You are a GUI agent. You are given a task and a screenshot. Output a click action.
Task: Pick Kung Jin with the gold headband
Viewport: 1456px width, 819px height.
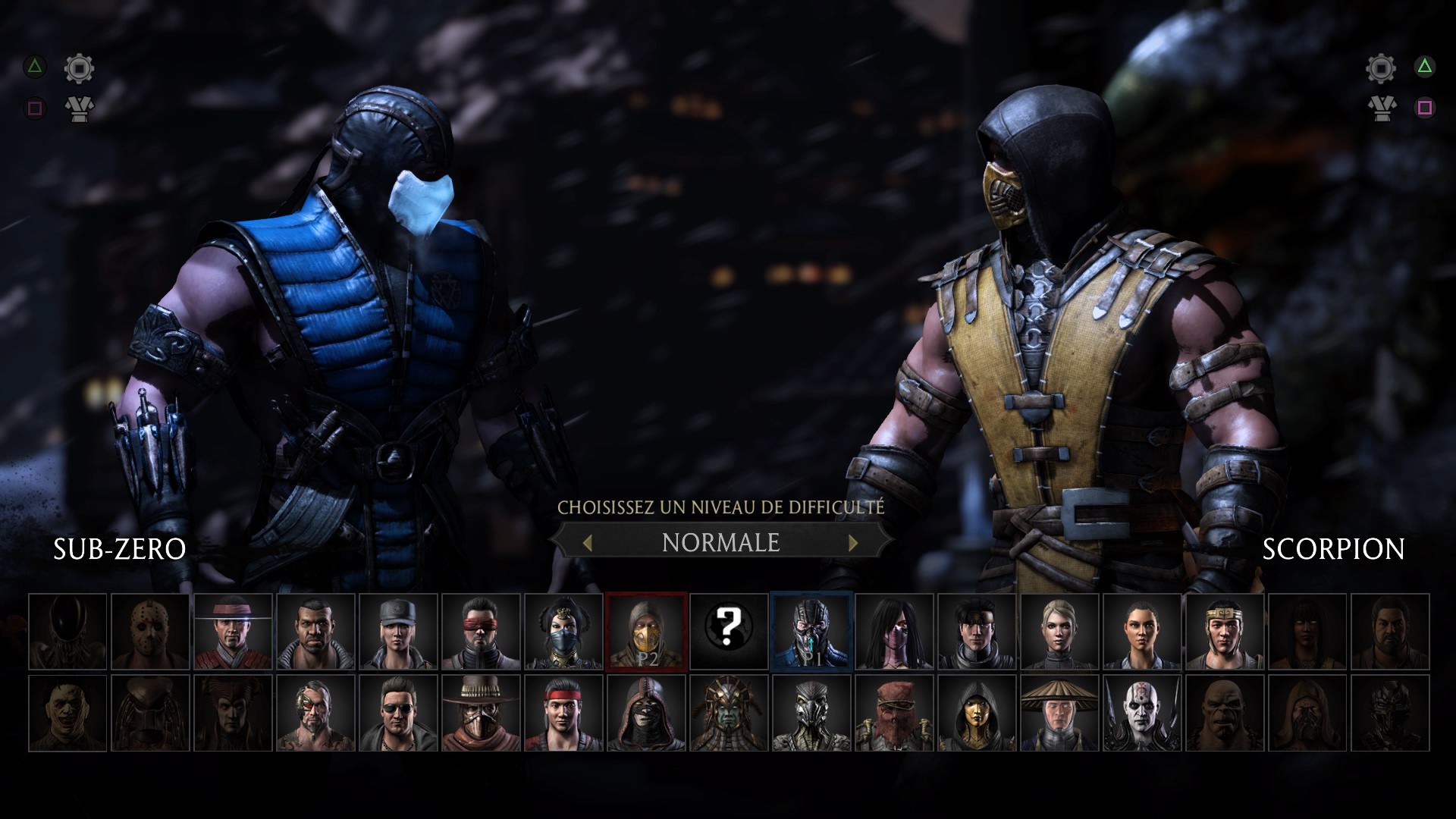1225,632
